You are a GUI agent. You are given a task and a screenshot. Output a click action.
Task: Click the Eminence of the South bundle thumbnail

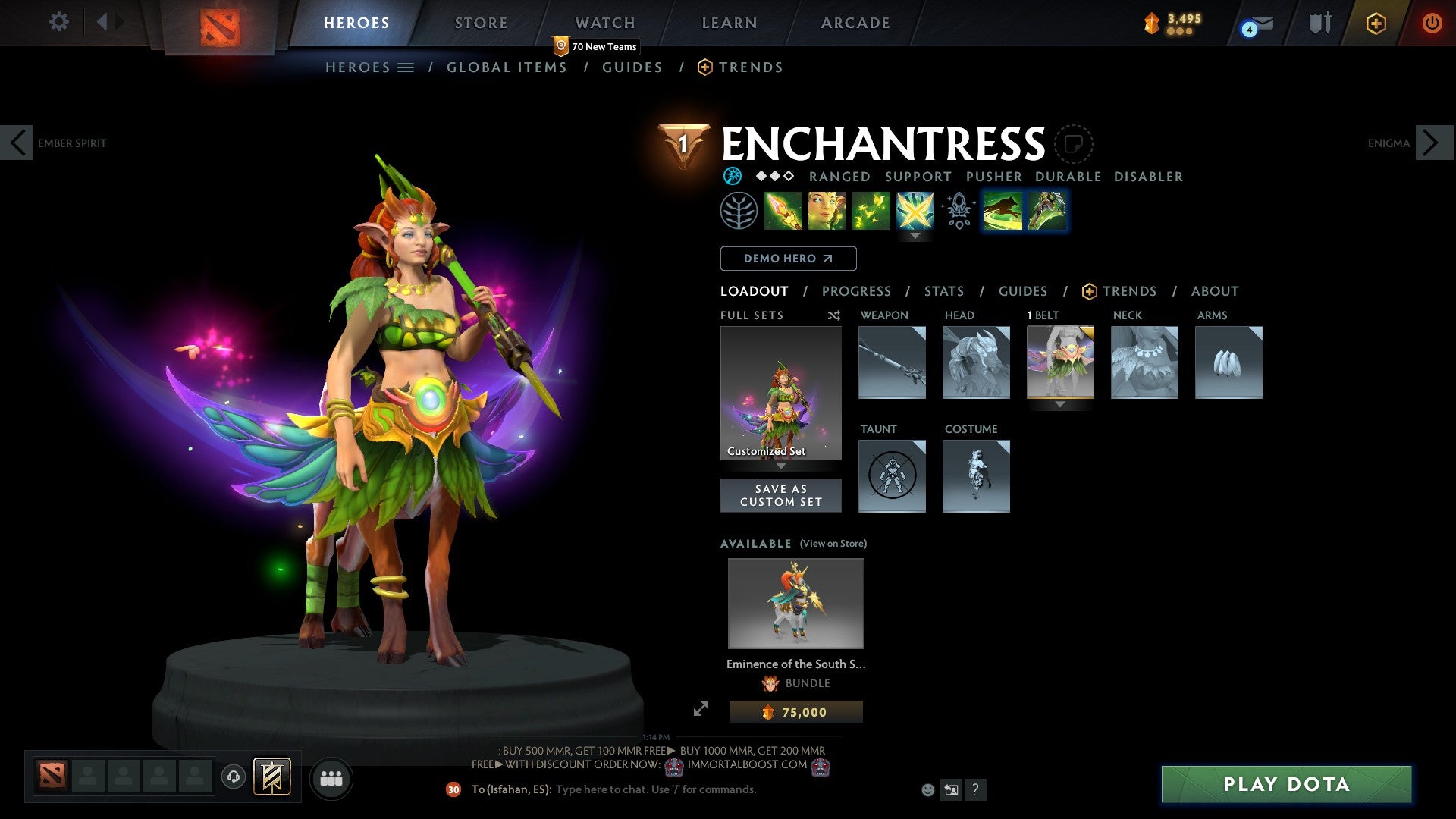(x=795, y=603)
